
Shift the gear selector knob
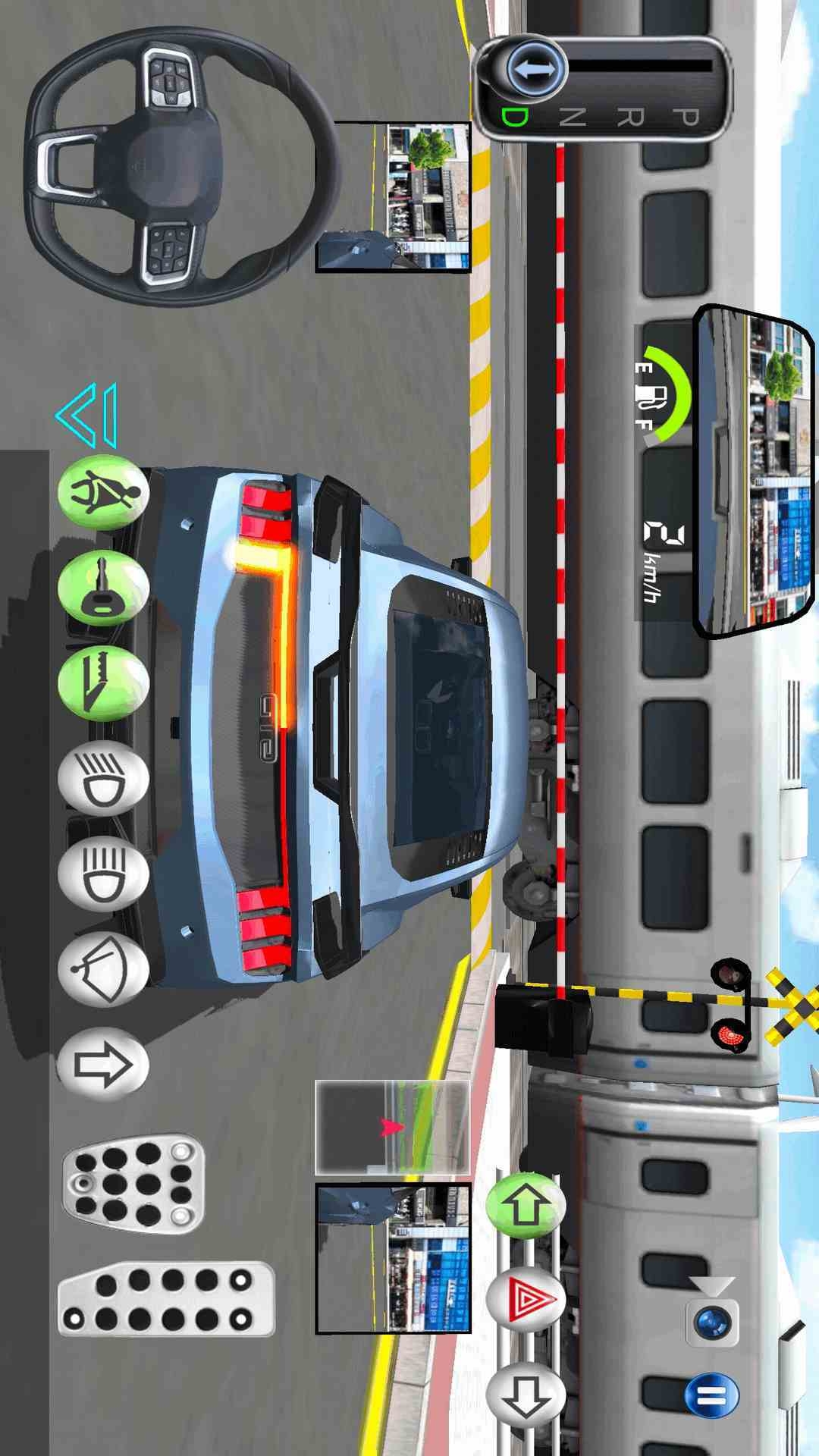coord(537,70)
